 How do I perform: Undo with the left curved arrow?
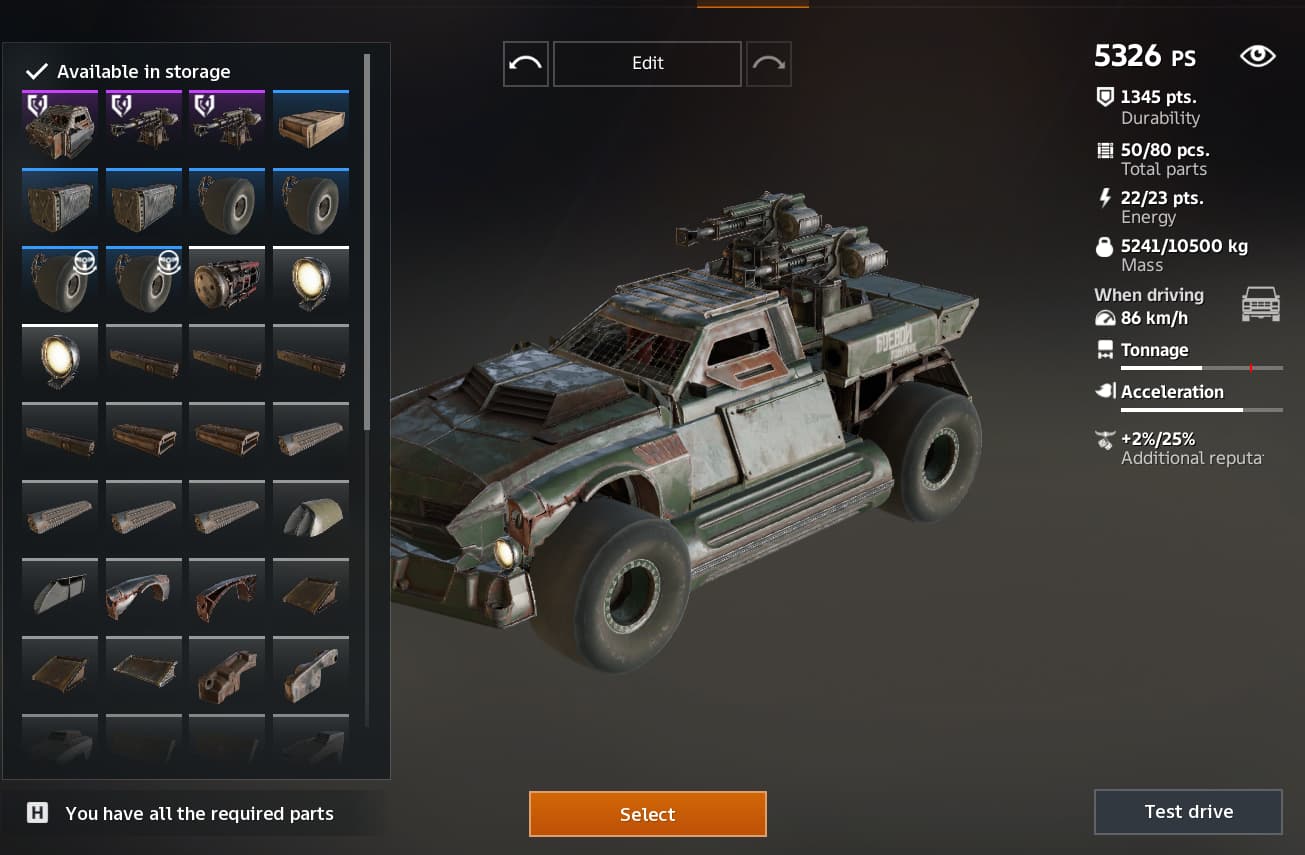click(525, 63)
